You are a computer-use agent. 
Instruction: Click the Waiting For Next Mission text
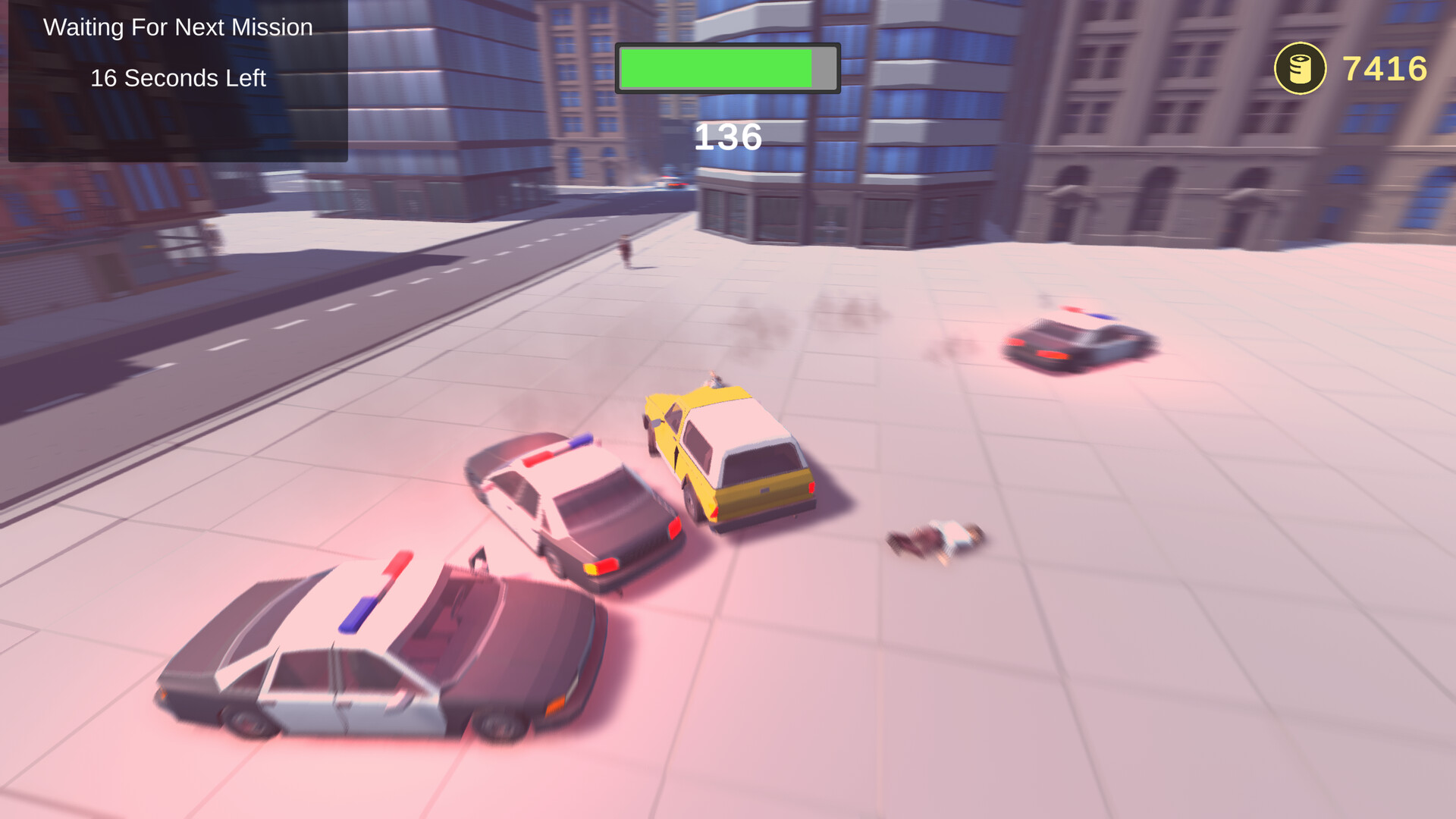click(x=178, y=27)
